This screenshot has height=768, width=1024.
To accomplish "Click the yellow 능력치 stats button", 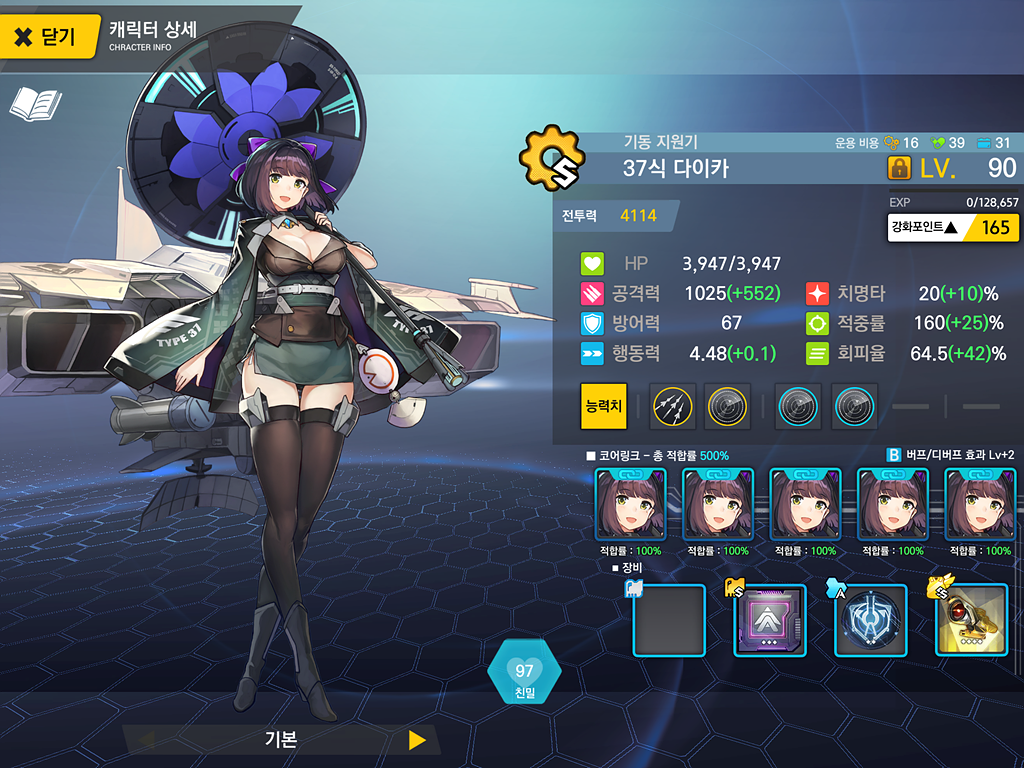I will click(604, 406).
